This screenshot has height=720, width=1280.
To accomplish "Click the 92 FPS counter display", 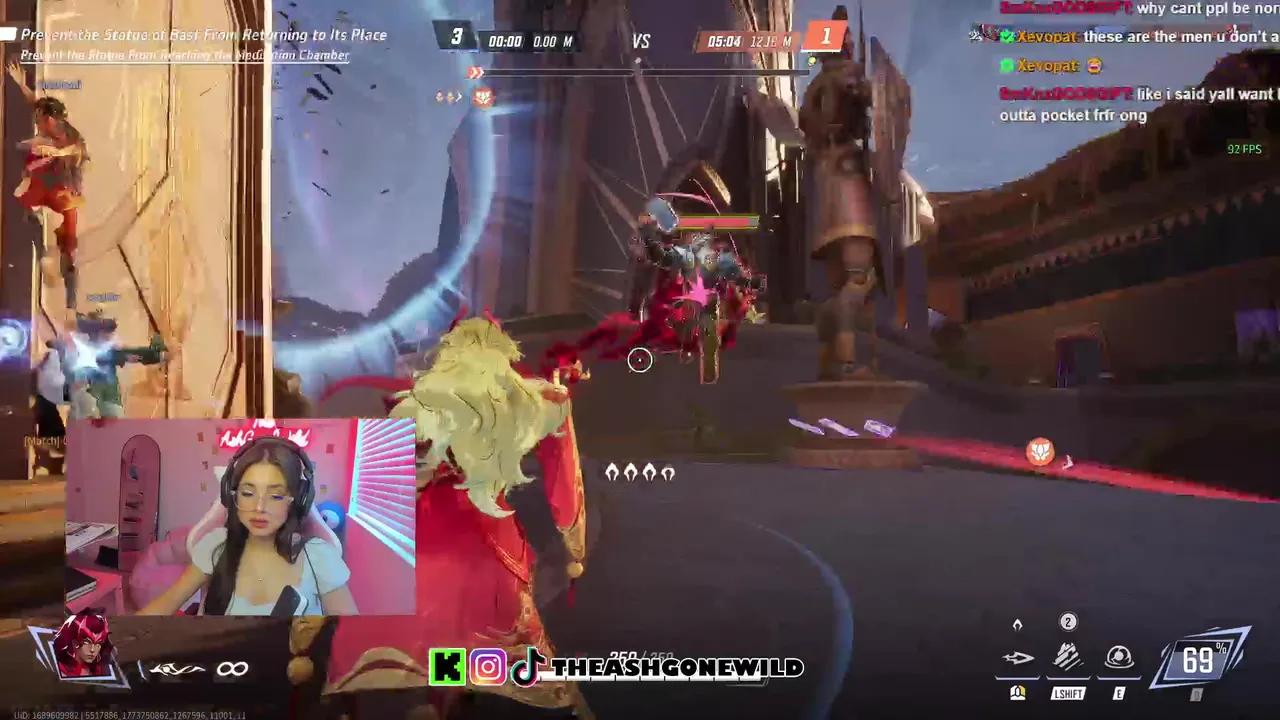I will tap(1243, 148).
